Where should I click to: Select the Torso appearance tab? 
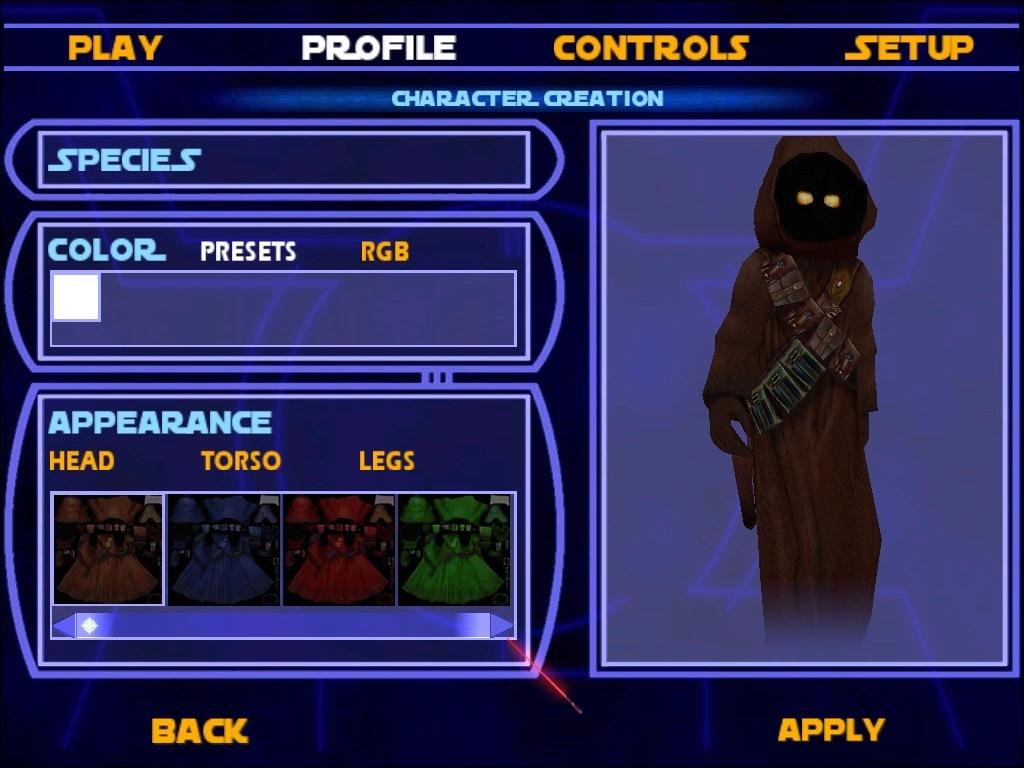tap(241, 461)
